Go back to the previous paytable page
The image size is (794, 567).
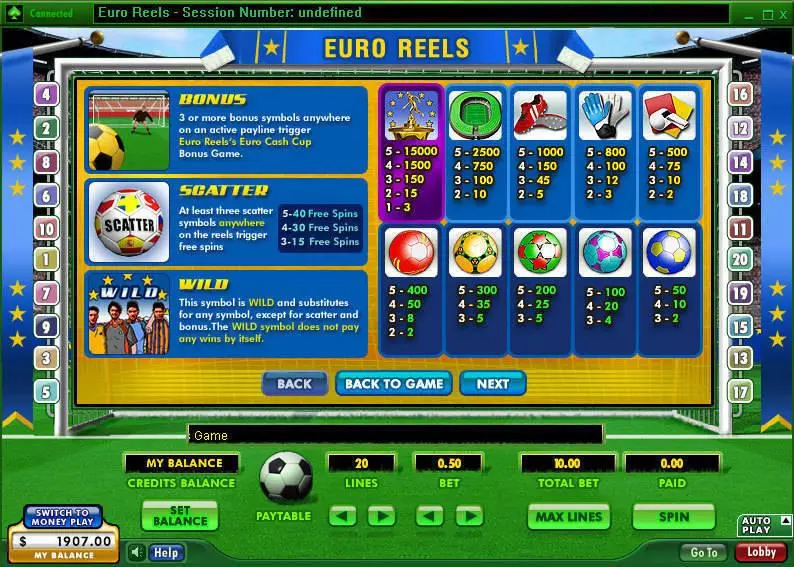point(294,383)
